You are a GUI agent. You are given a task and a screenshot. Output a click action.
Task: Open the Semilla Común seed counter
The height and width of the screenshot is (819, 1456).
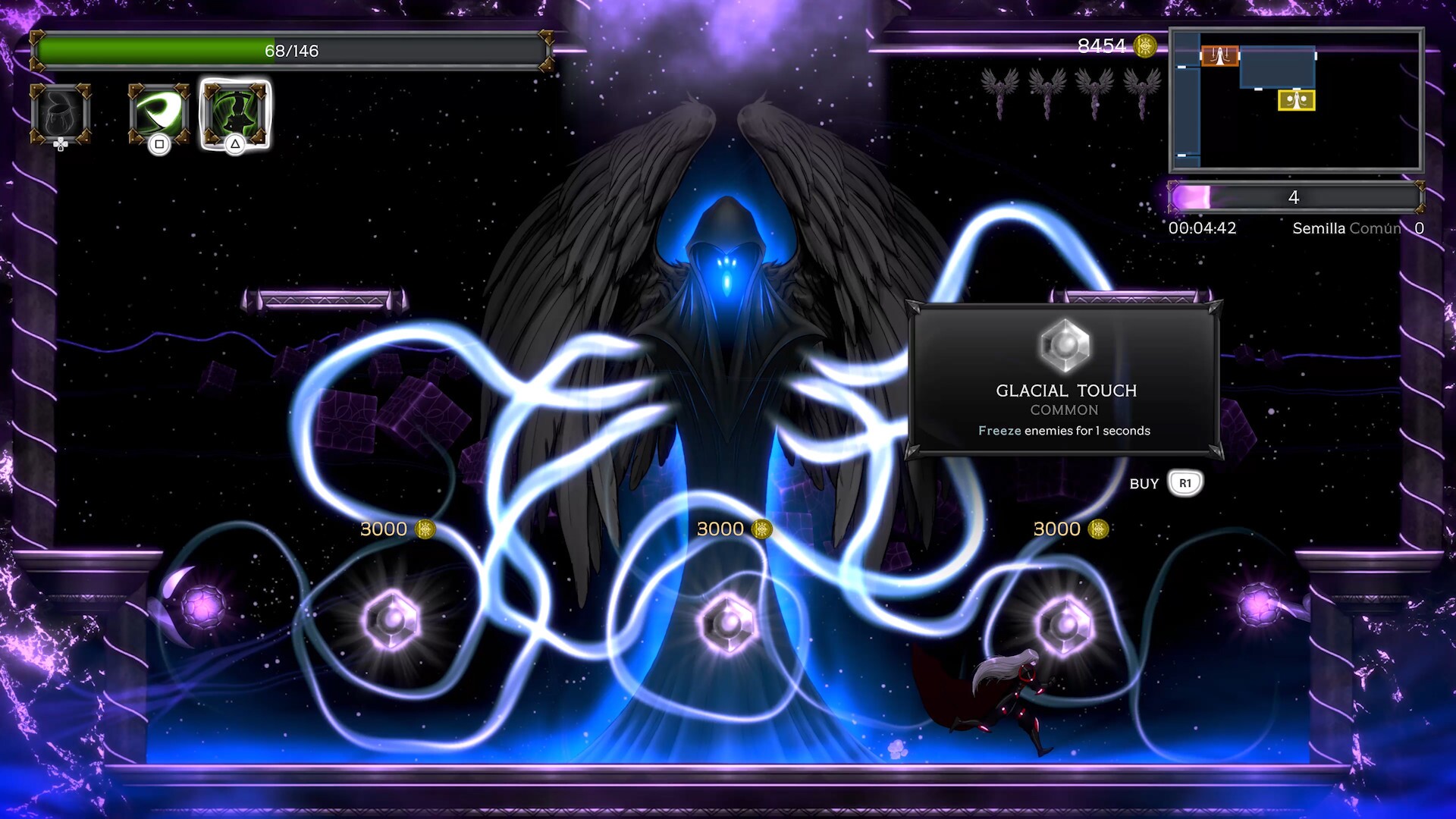[x=1346, y=227]
